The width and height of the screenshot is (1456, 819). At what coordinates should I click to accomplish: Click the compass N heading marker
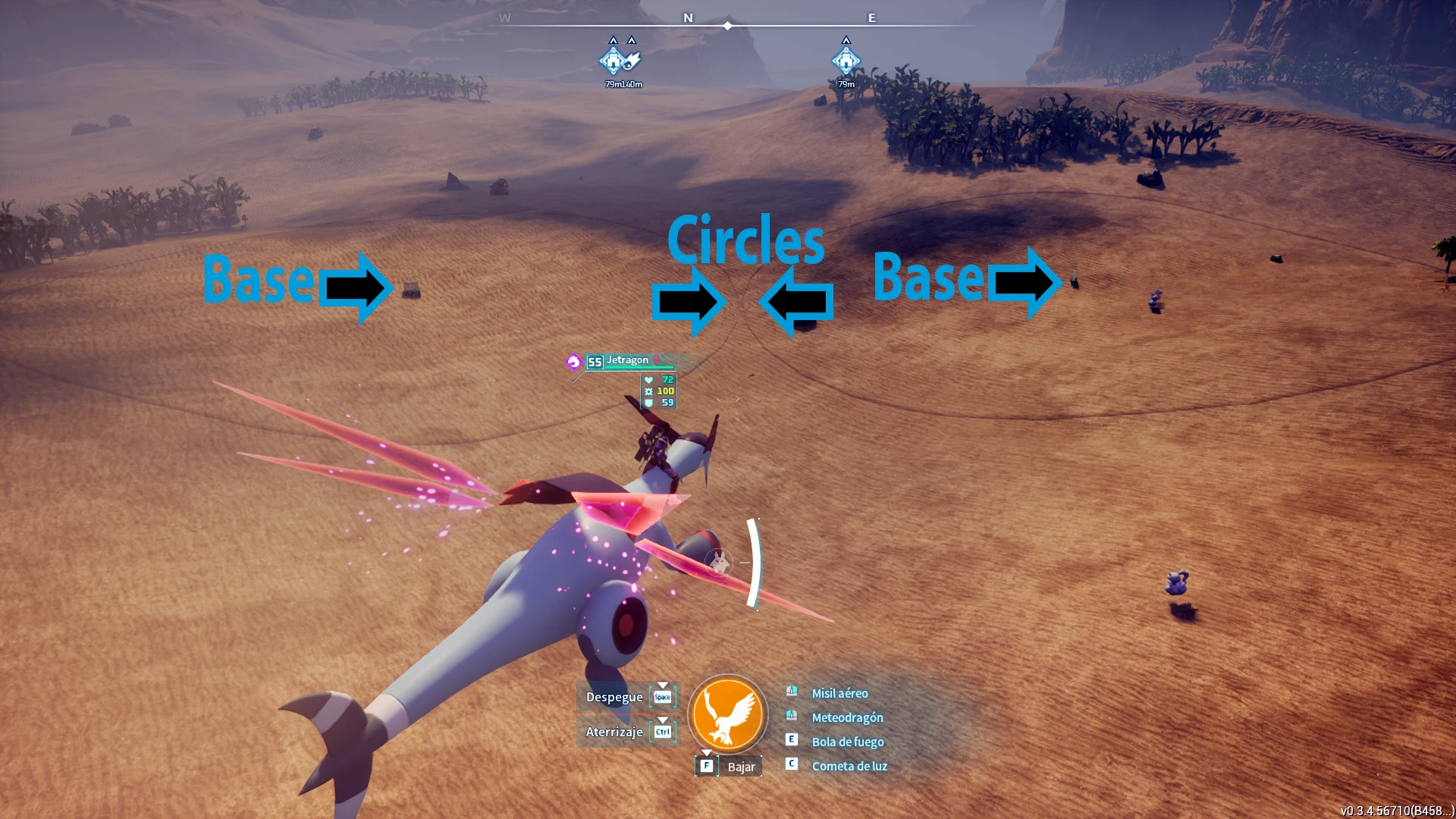click(688, 17)
